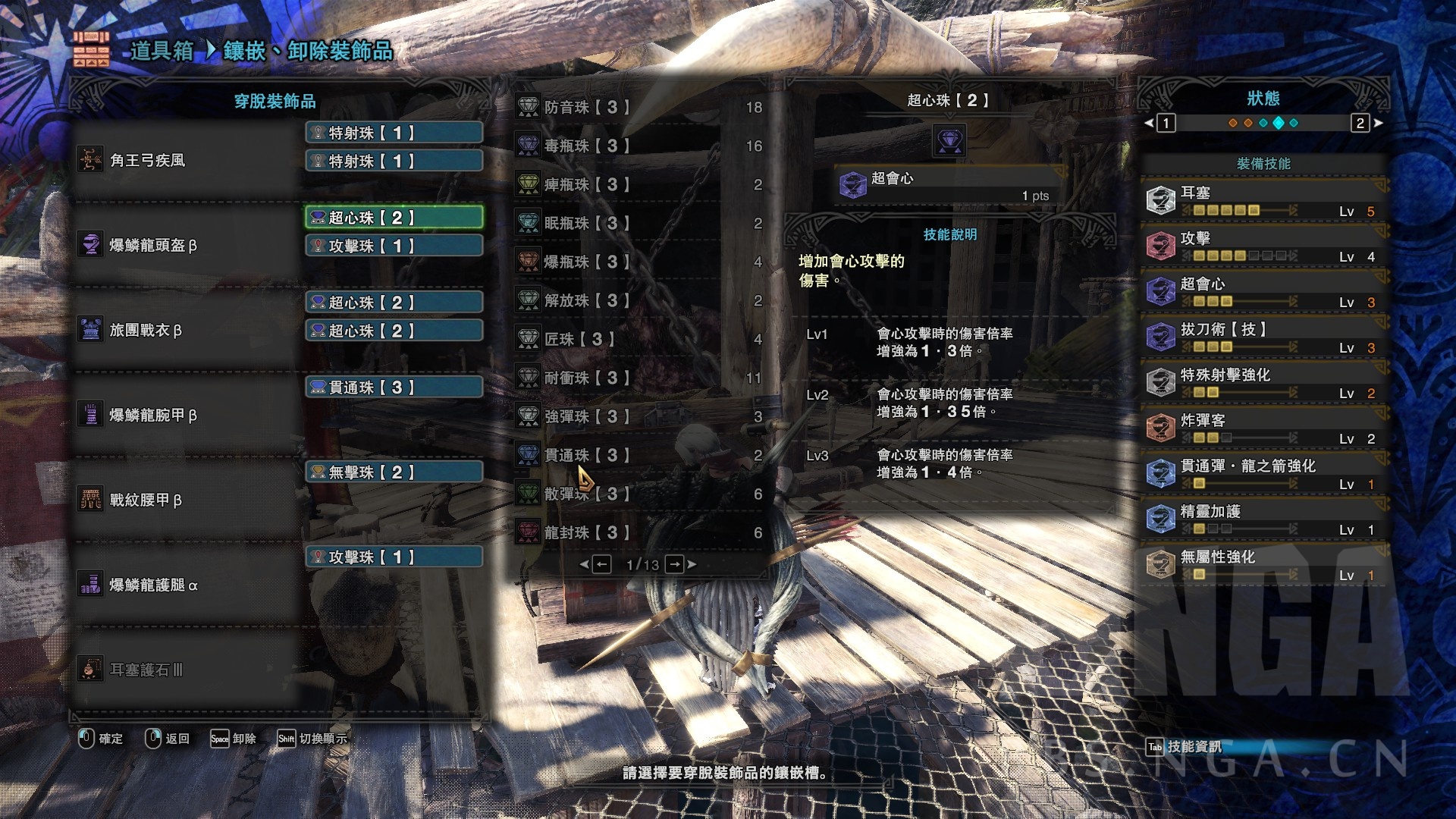Screen dimensions: 1456x819
Task: Go to next decoration list page
Action: point(675,564)
